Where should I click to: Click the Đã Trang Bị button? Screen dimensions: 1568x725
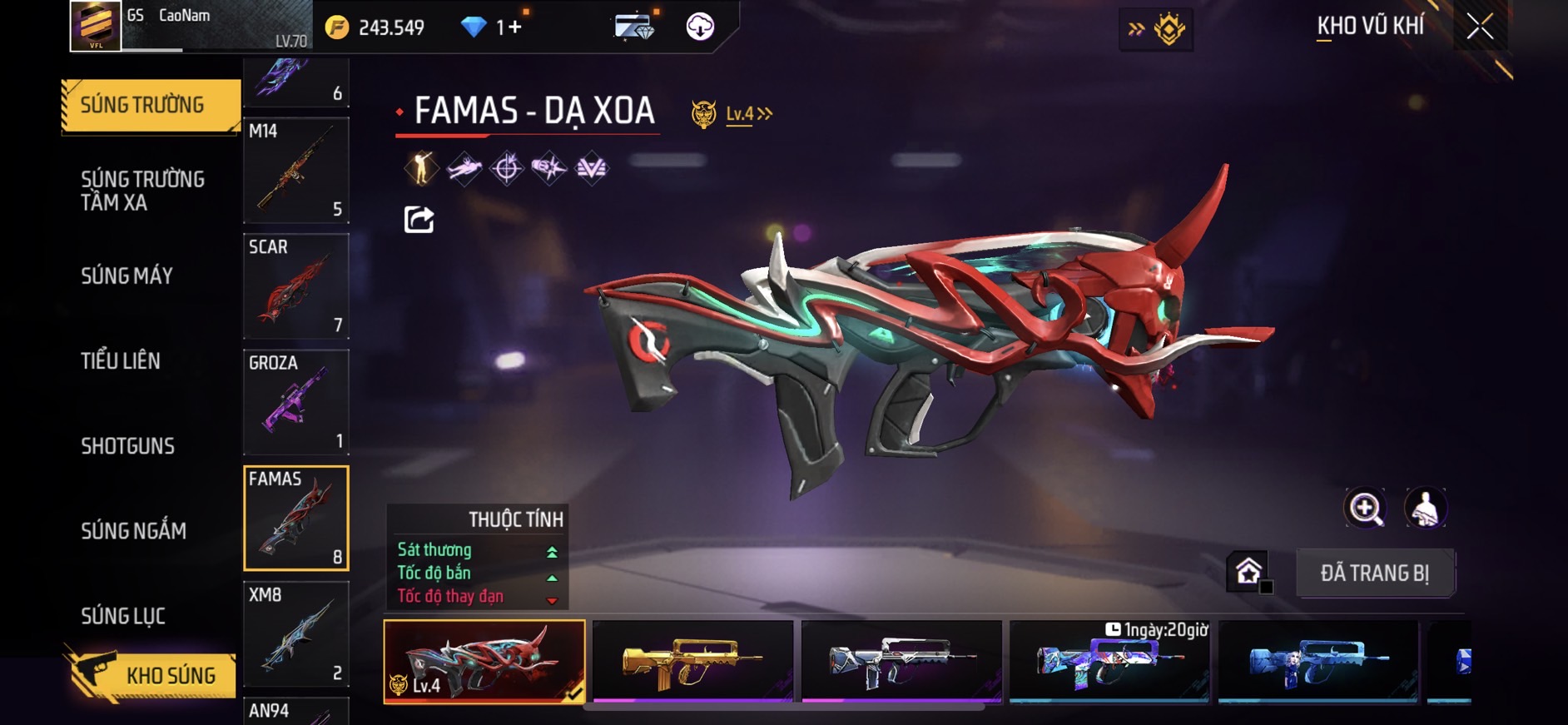1375,573
